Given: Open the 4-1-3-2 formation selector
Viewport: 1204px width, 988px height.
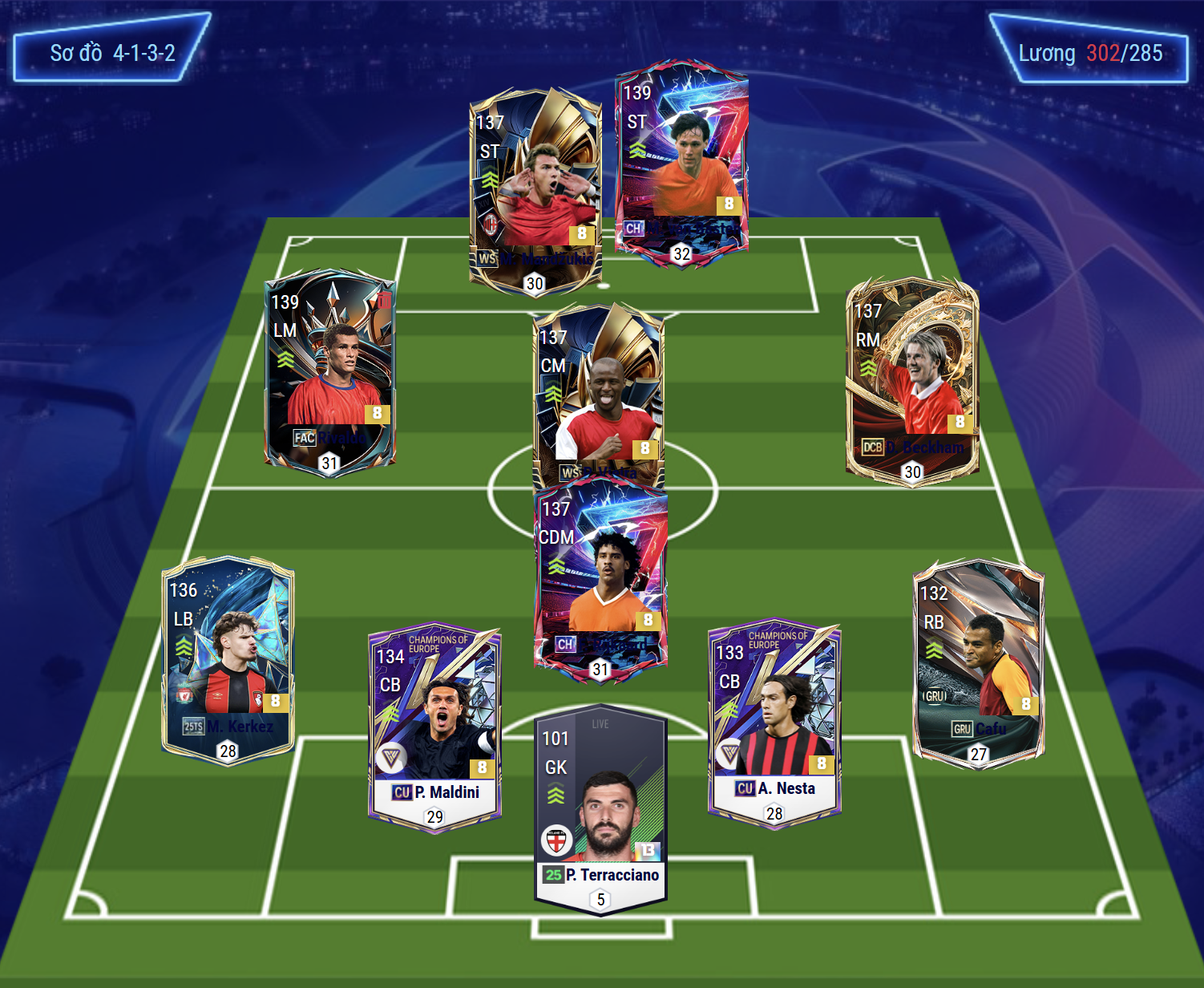Looking at the screenshot, I should [x=112, y=53].
